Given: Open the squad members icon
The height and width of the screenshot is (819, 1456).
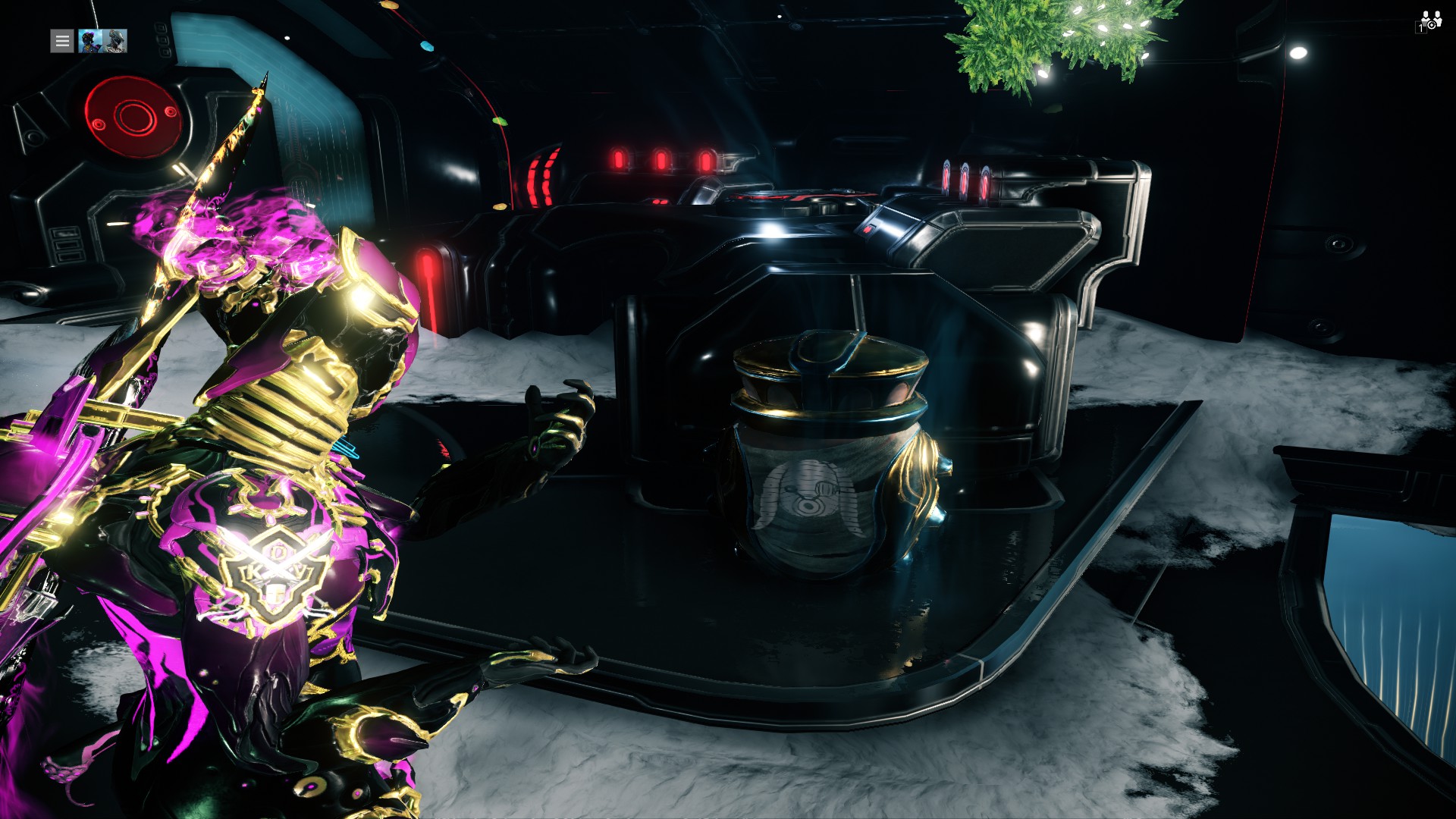Looking at the screenshot, I should tap(1429, 21).
